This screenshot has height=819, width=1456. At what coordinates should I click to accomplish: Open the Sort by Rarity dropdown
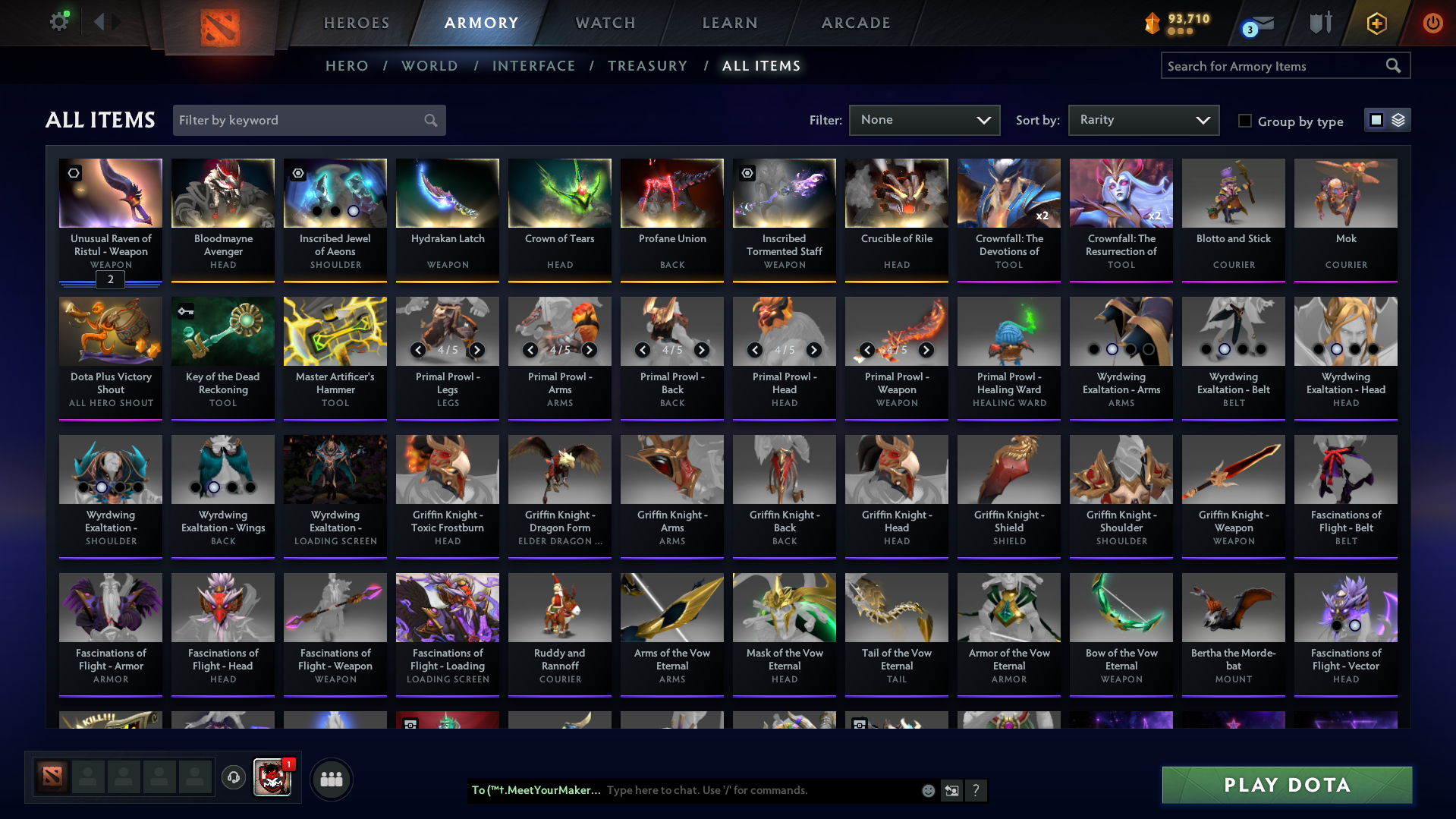click(x=1143, y=120)
